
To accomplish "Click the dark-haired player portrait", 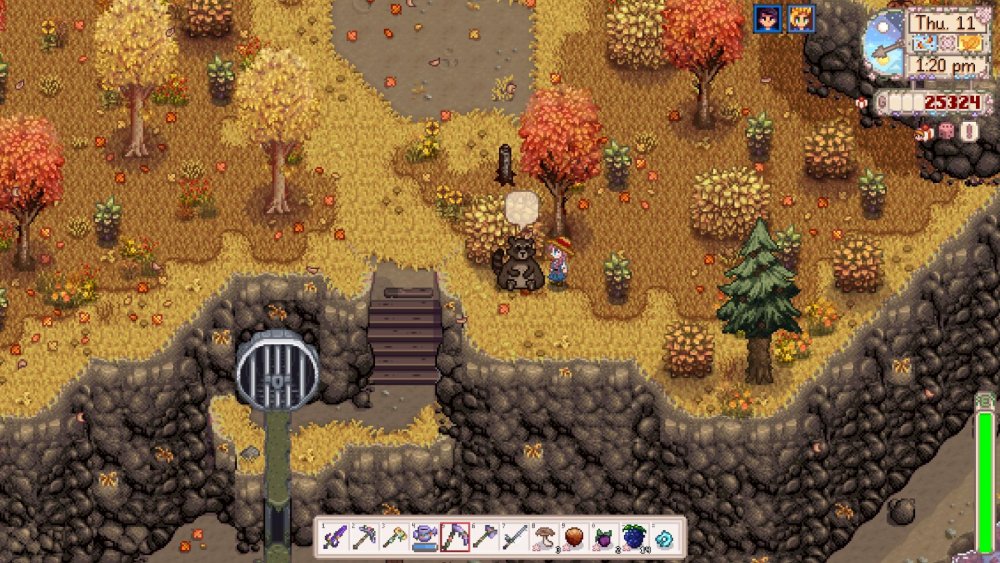I will tap(768, 18).
